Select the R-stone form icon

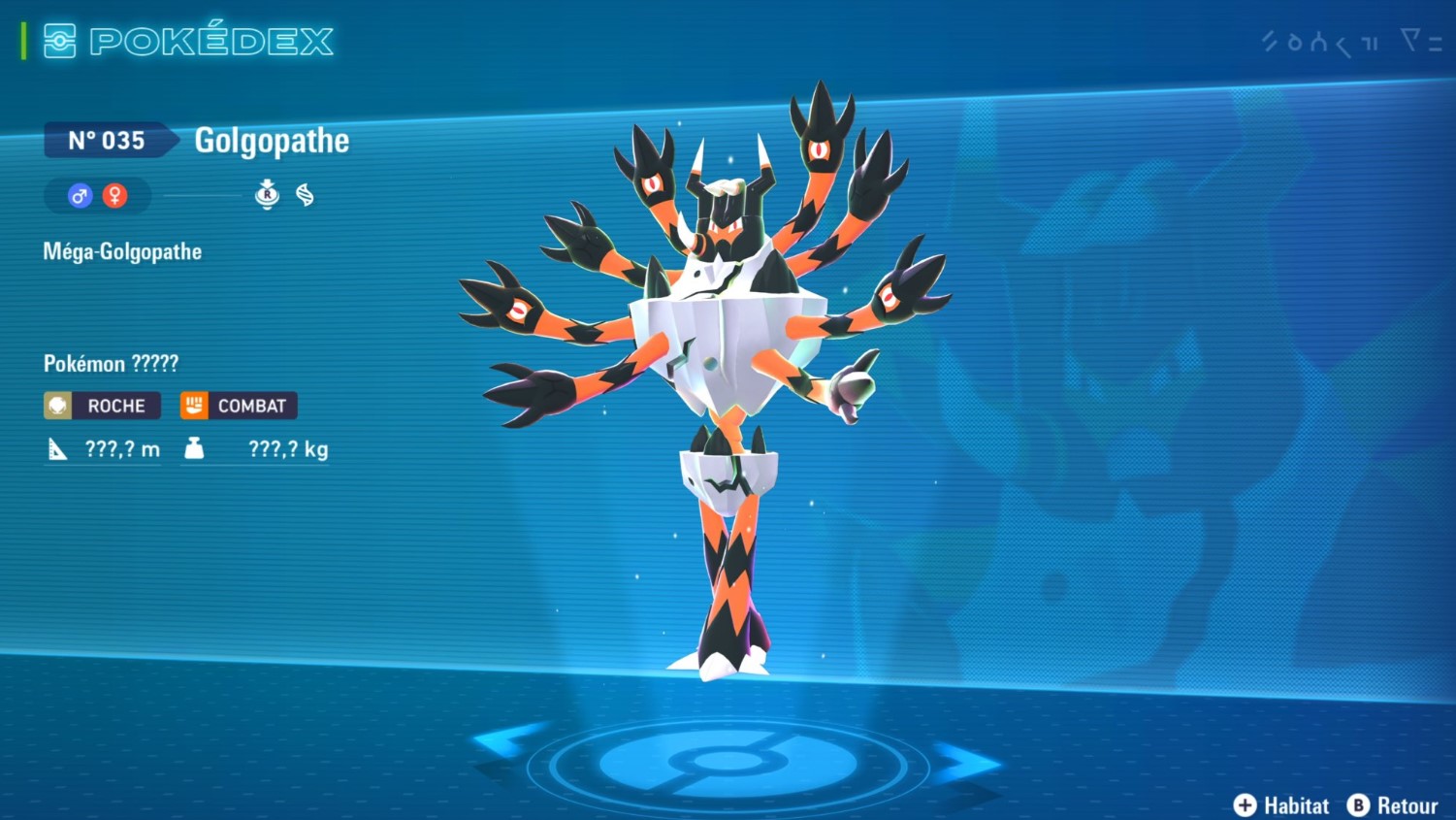[x=267, y=195]
